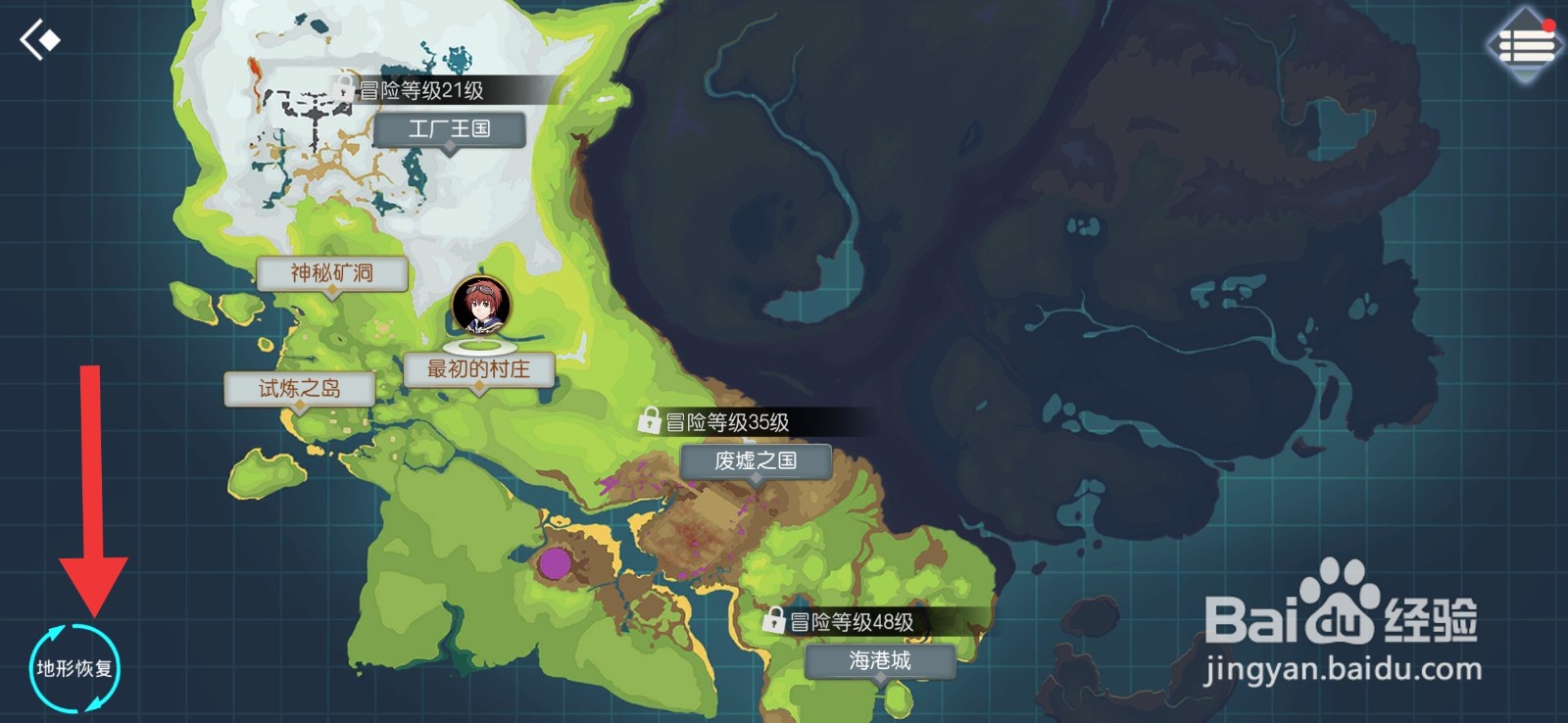Select the 最初的村庄 village label

pyautogui.click(x=477, y=366)
